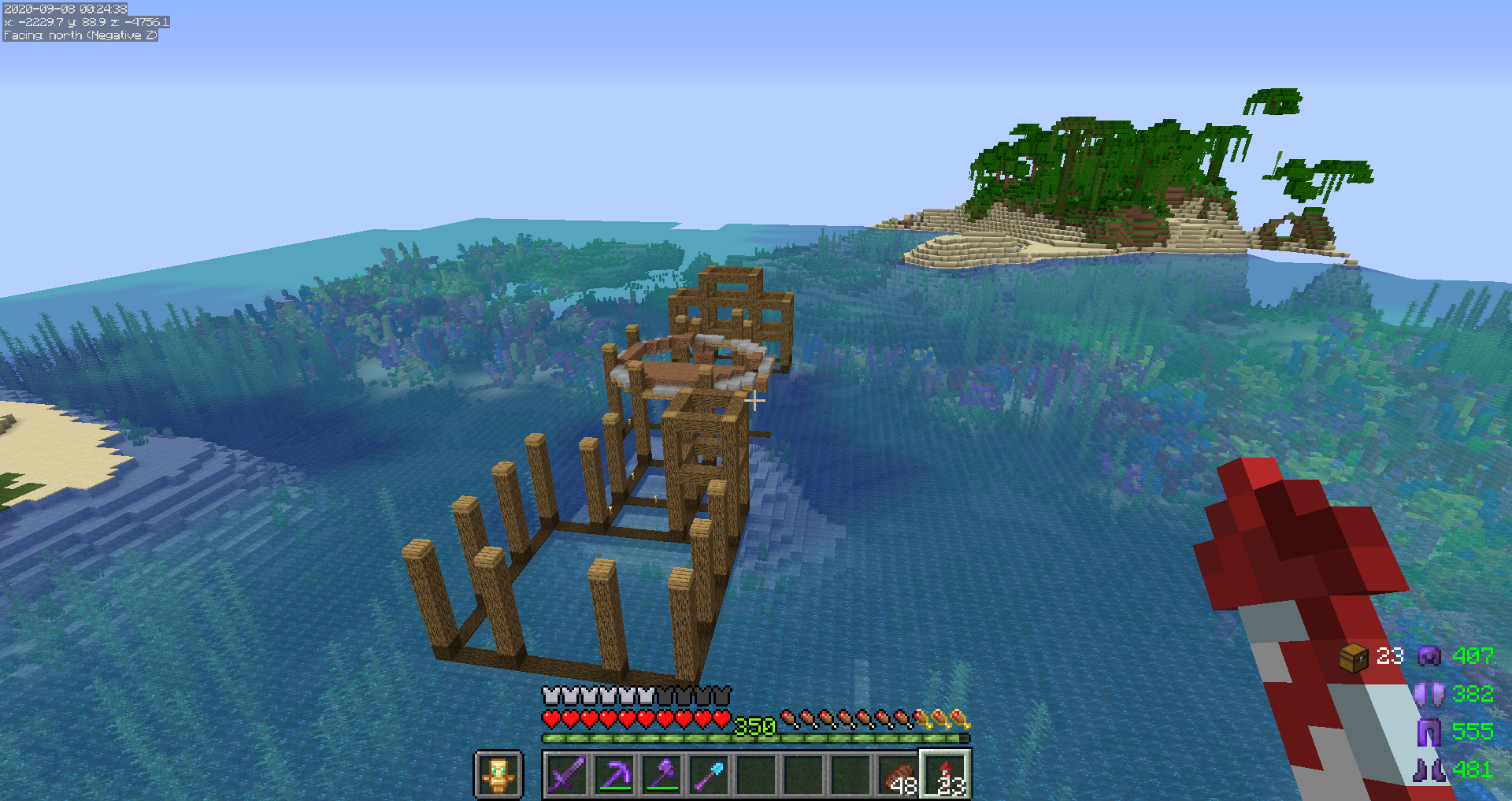Select the enchanted axe hotbar slot
1512x801 pixels.
tap(661, 774)
